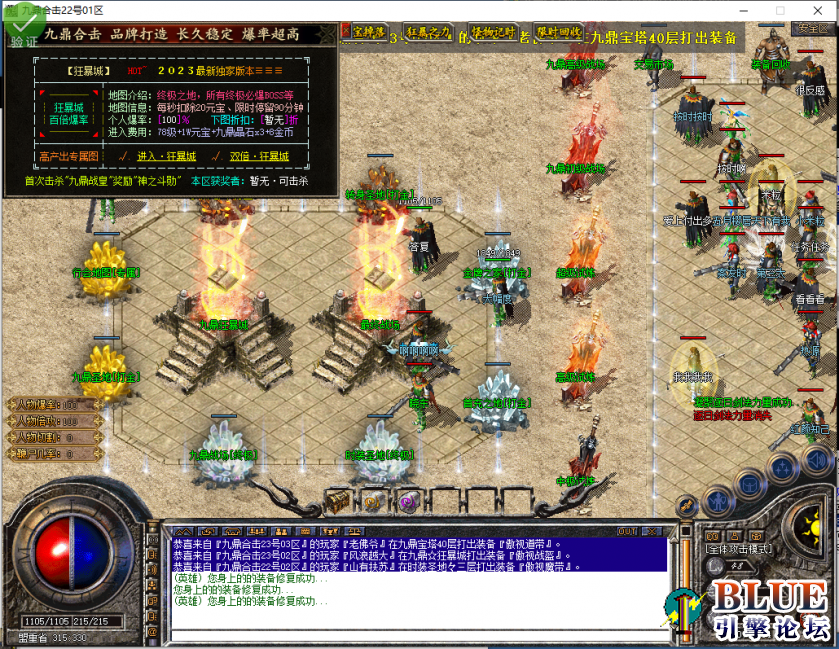Open the 高产出专属图 map option
The width and height of the screenshot is (839, 649).
tap(69, 157)
